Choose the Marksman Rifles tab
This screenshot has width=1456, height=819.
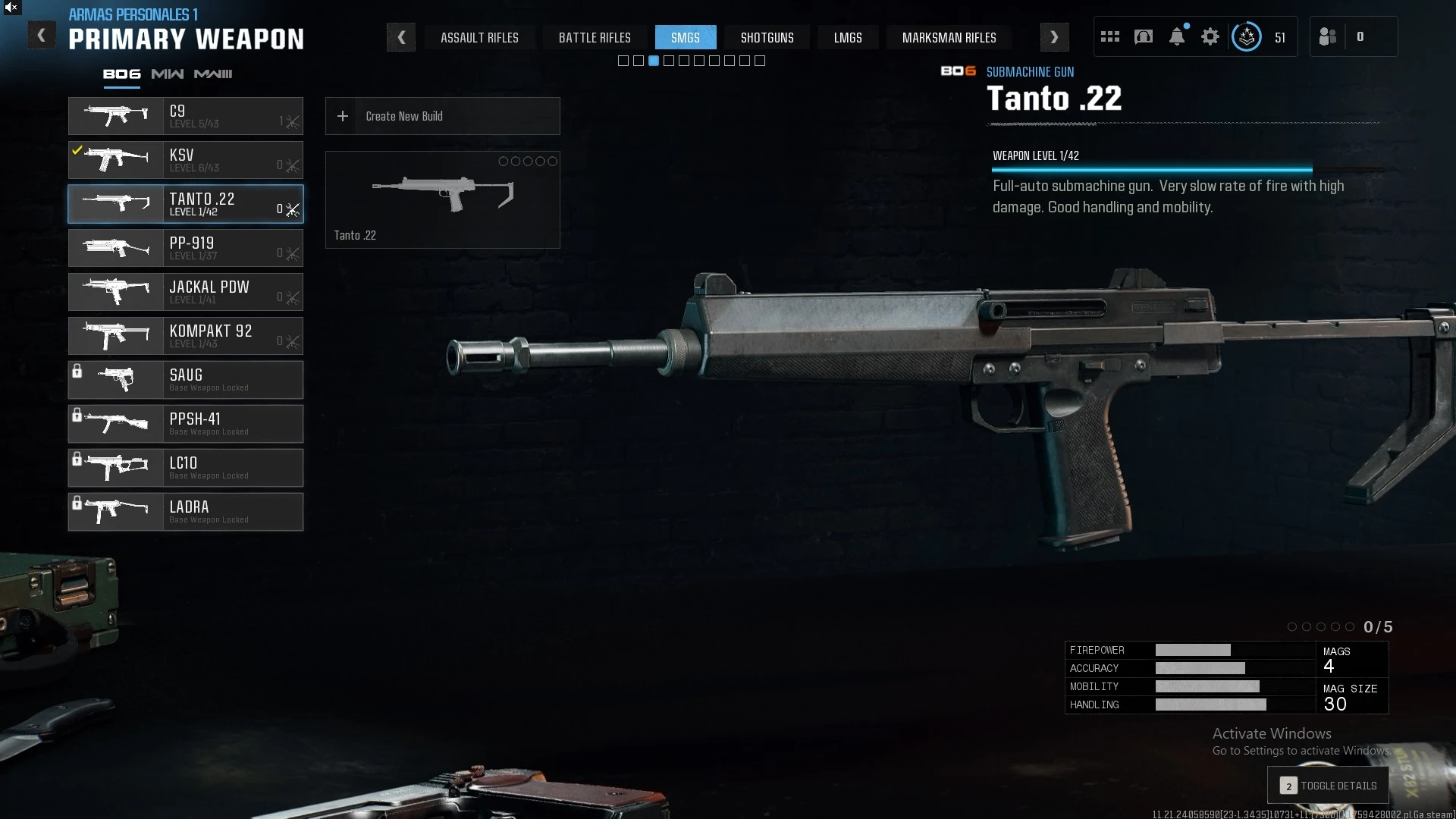949,37
